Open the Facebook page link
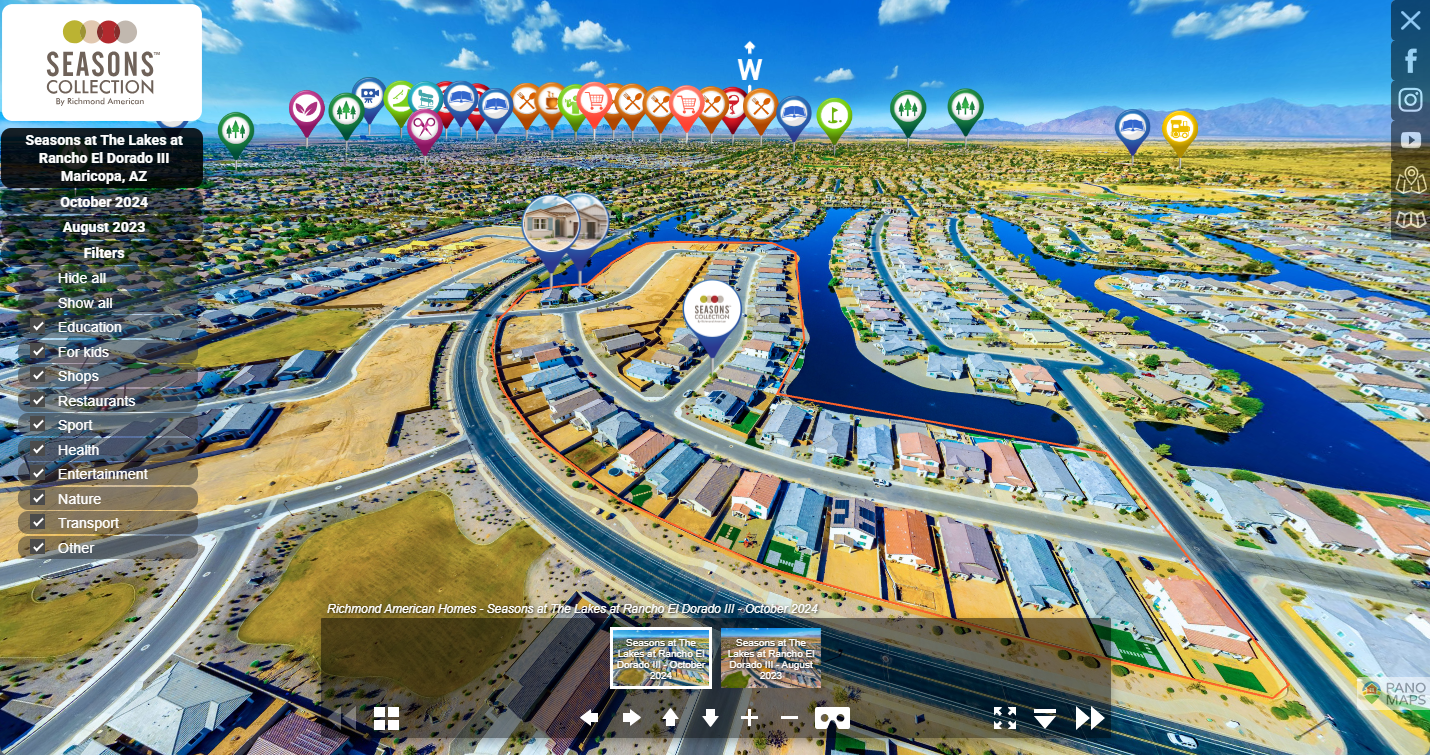The image size is (1430, 755). coord(1410,61)
